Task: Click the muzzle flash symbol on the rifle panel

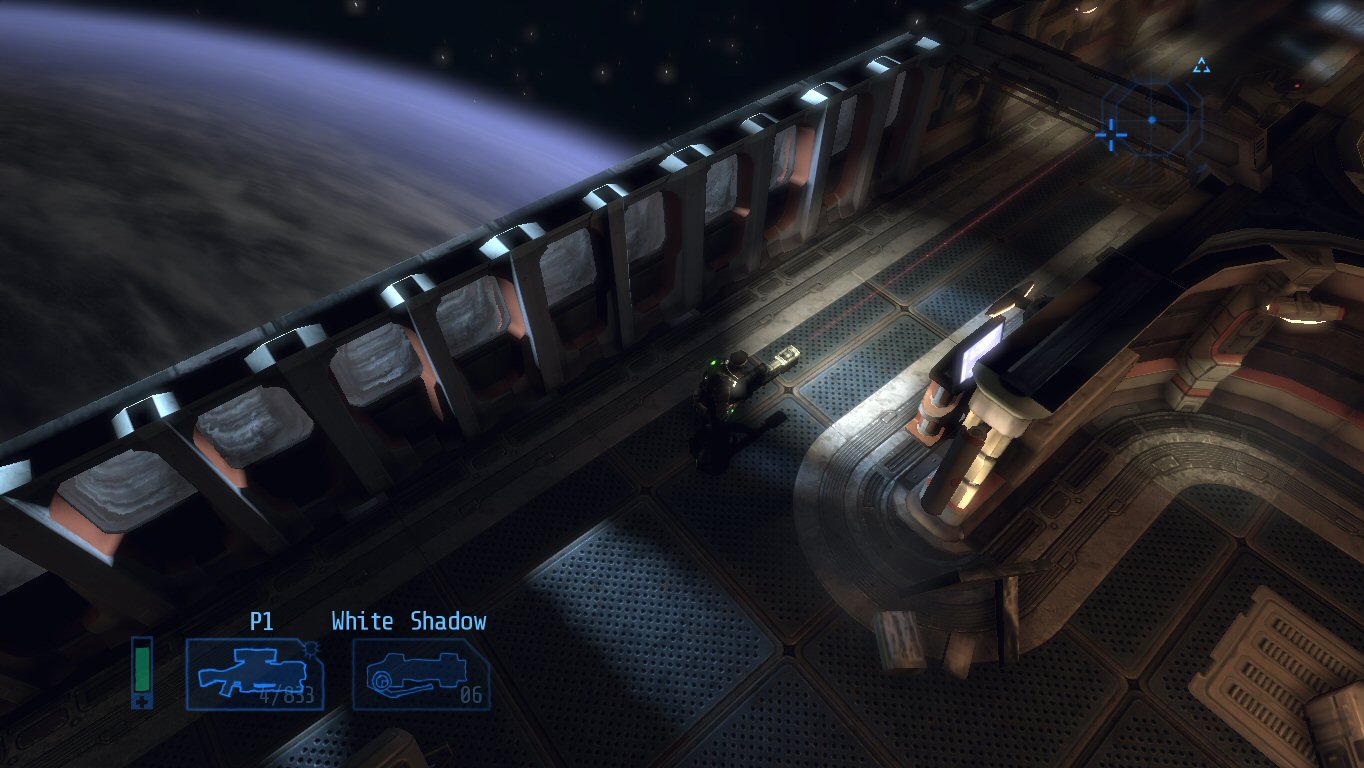Action: coord(311,650)
